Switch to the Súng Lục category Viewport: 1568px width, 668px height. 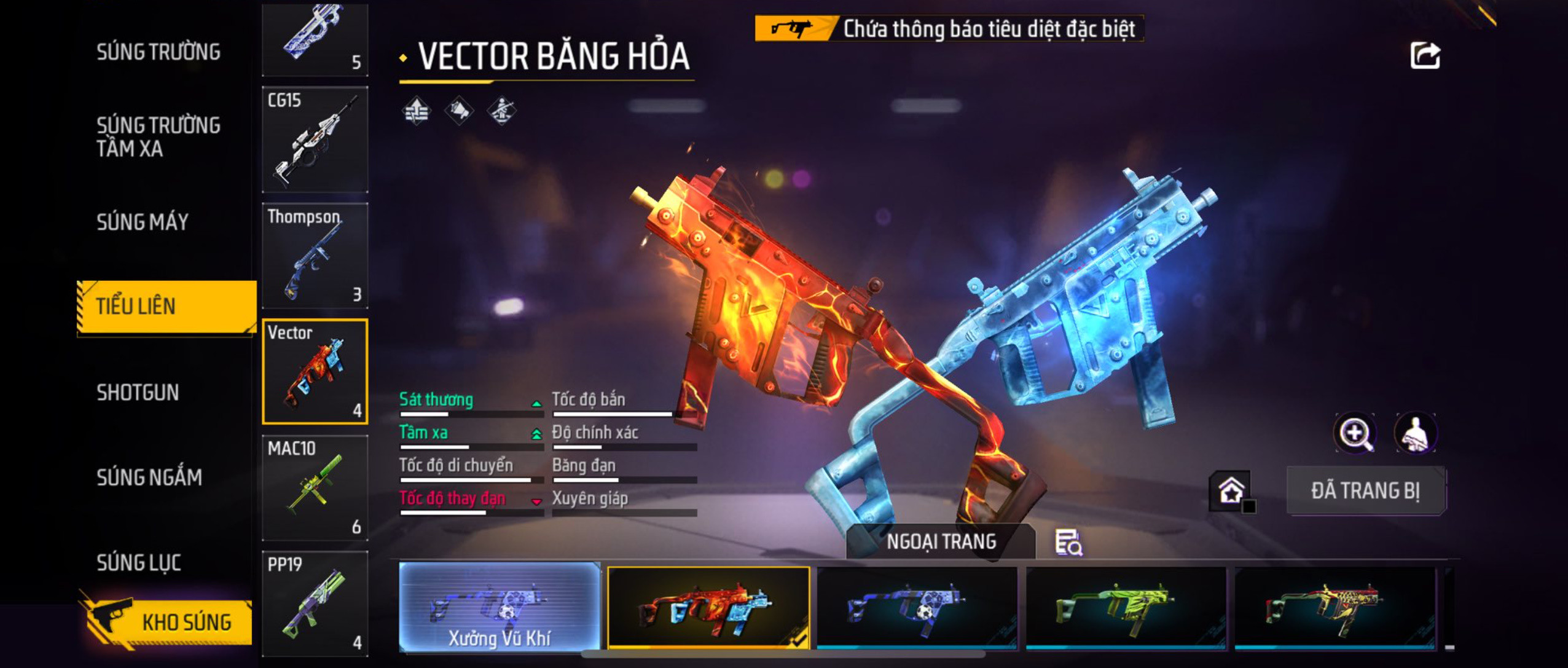(139, 562)
